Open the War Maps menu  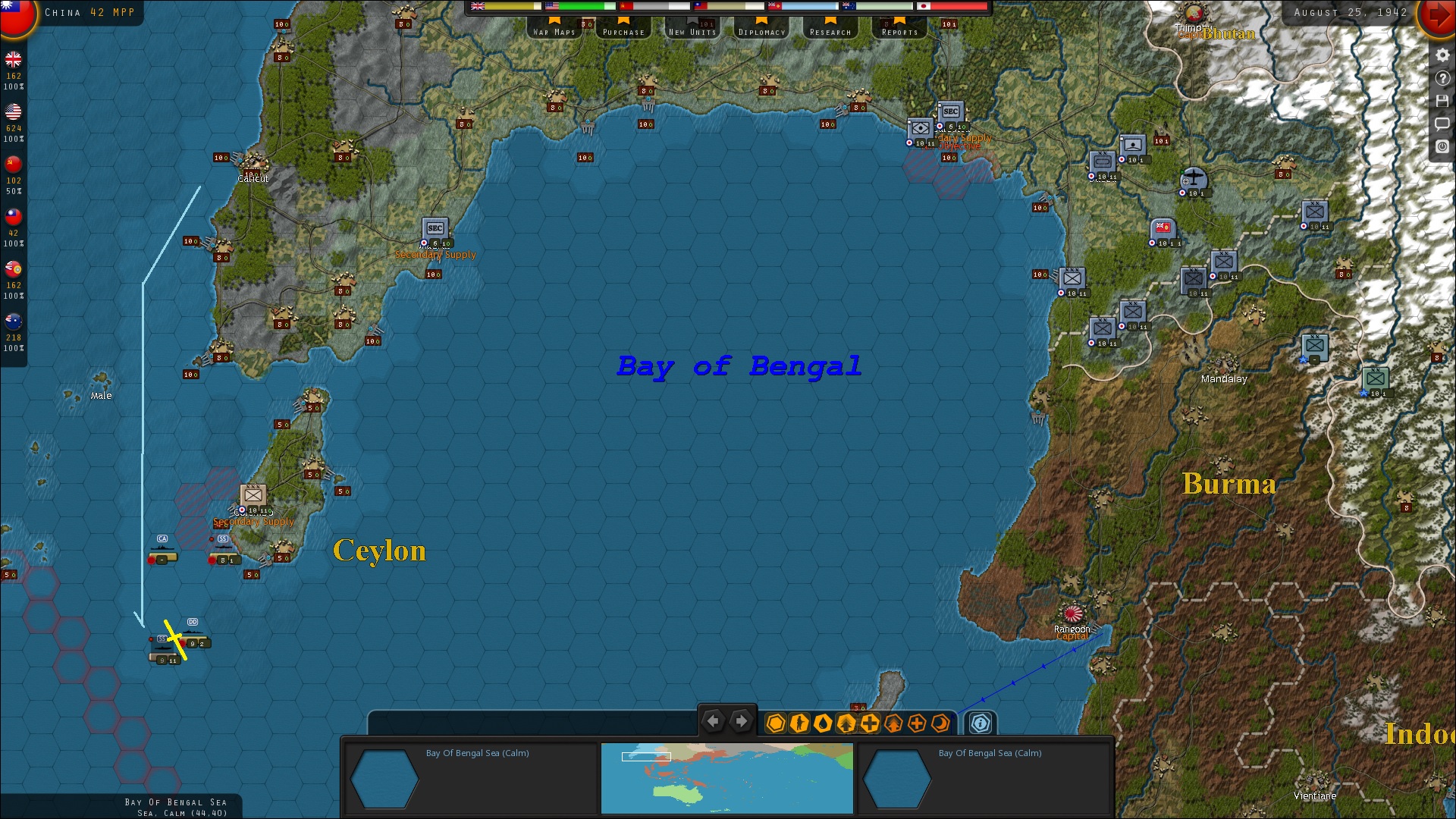(x=554, y=30)
